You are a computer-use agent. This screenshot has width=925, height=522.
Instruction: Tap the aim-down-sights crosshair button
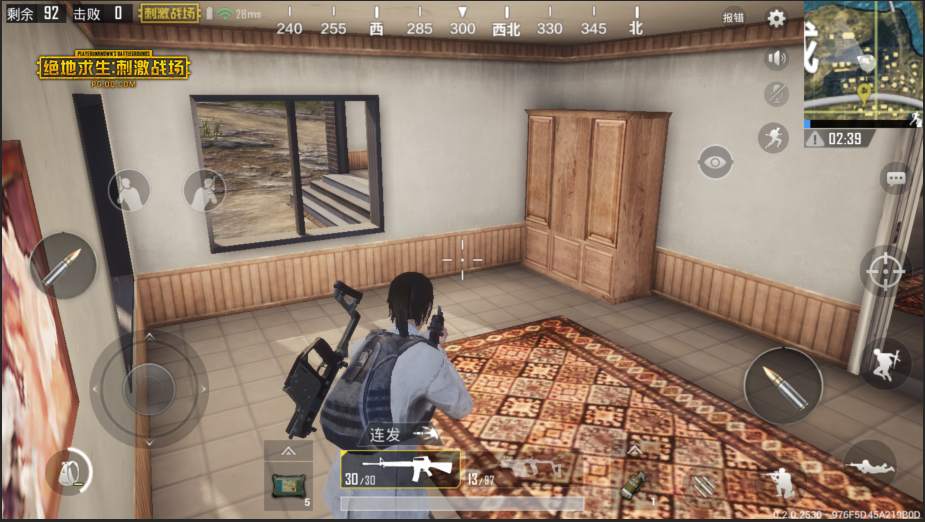(885, 270)
